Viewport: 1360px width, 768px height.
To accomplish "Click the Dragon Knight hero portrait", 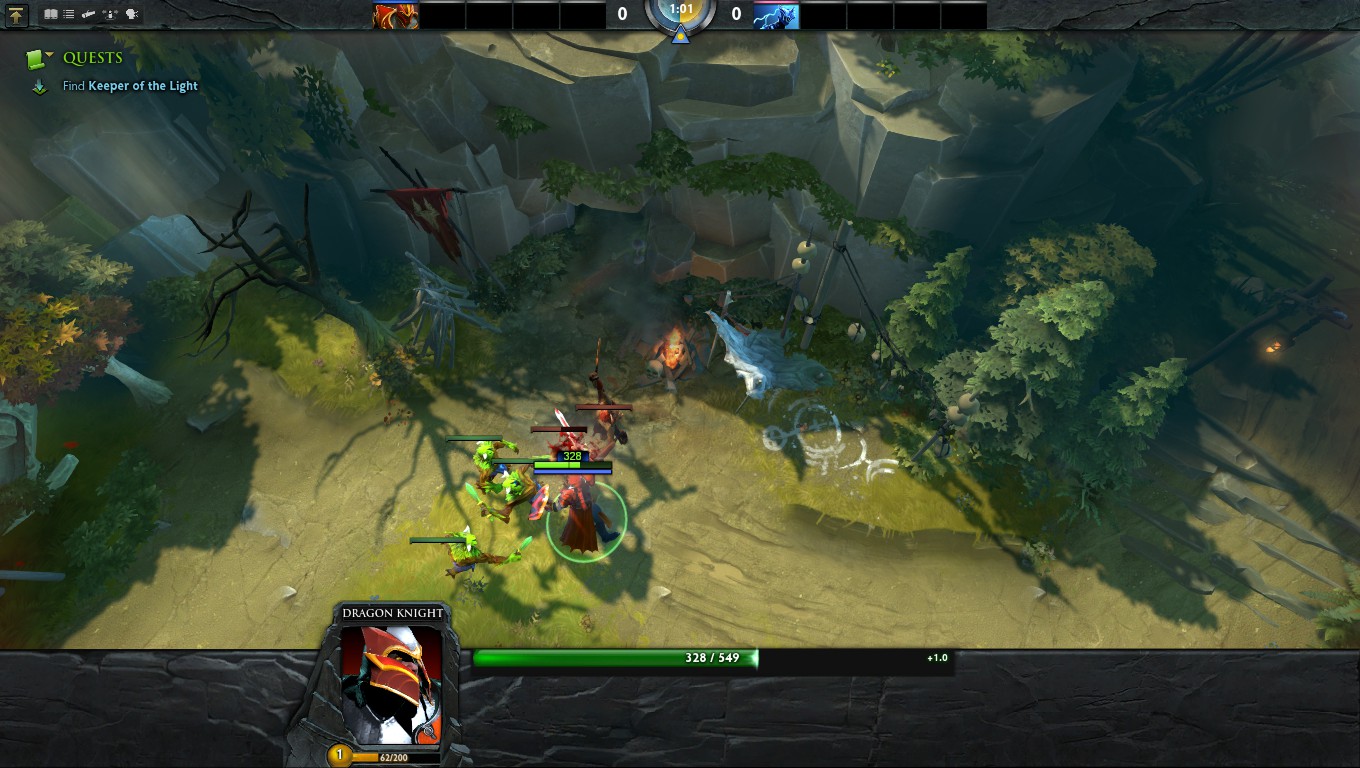I will (x=391, y=684).
